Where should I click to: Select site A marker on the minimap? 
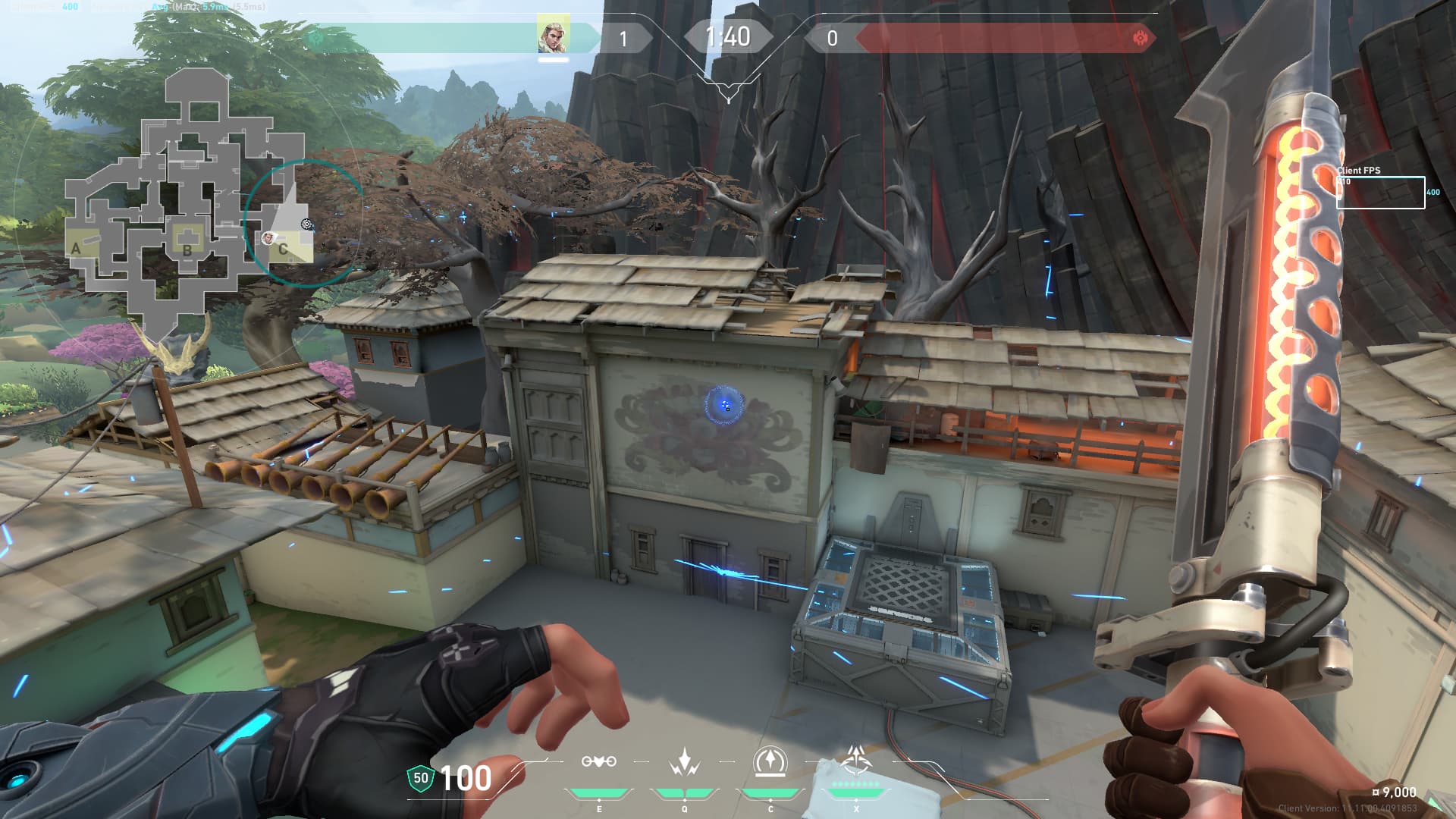[76, 248]
